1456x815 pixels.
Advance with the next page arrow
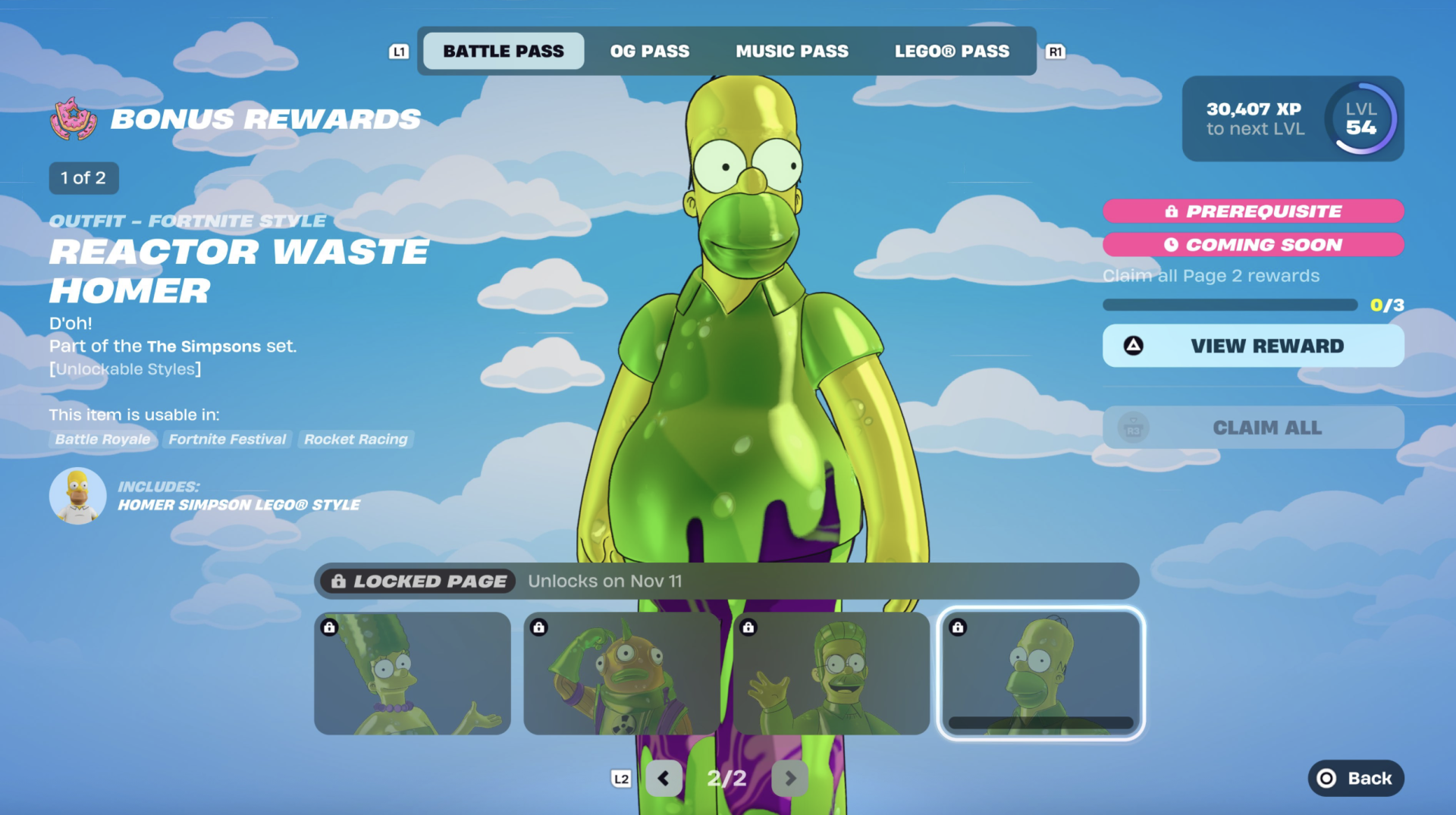pos(789,779)
